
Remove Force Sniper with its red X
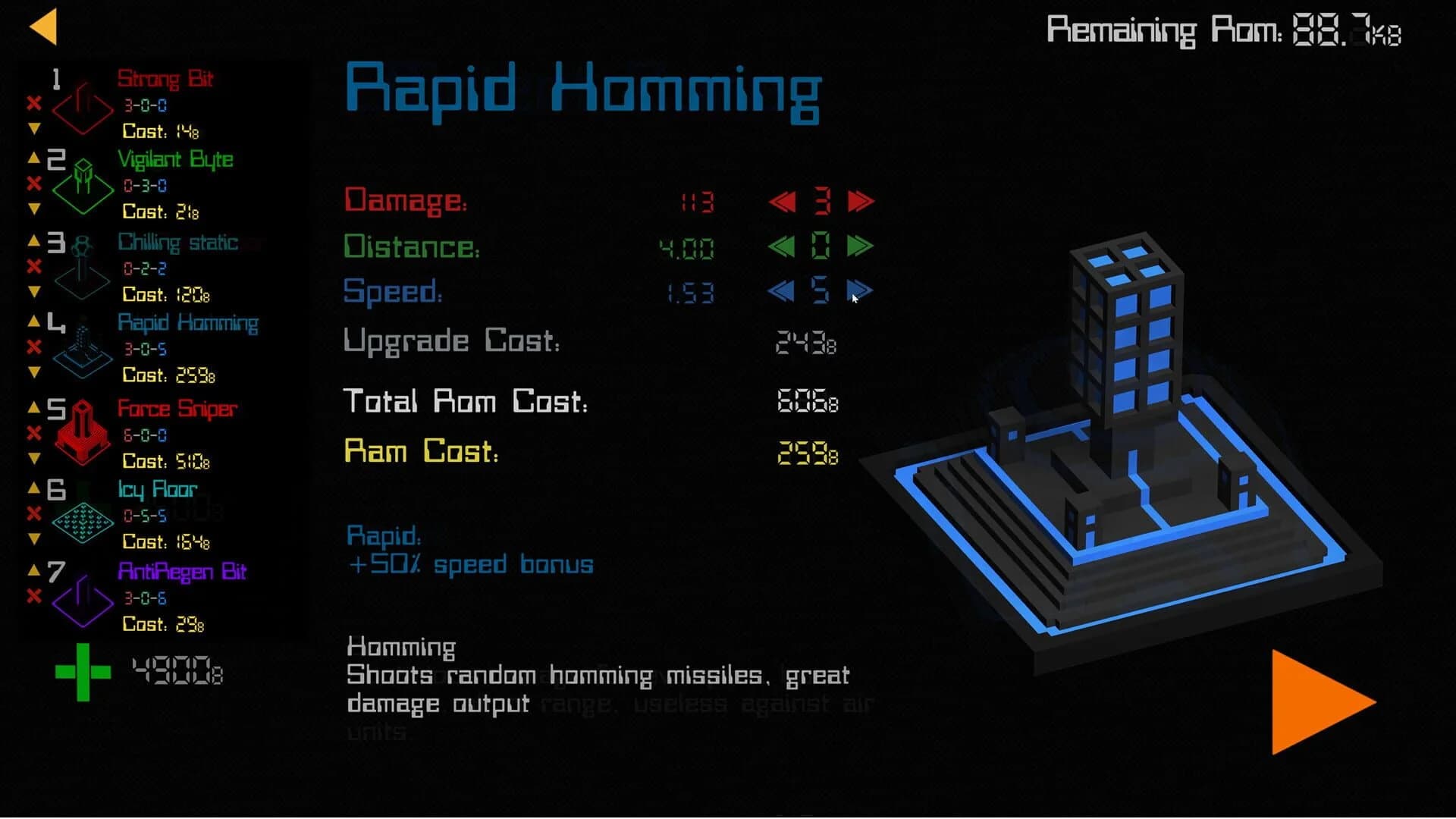[x=33, y=435]
